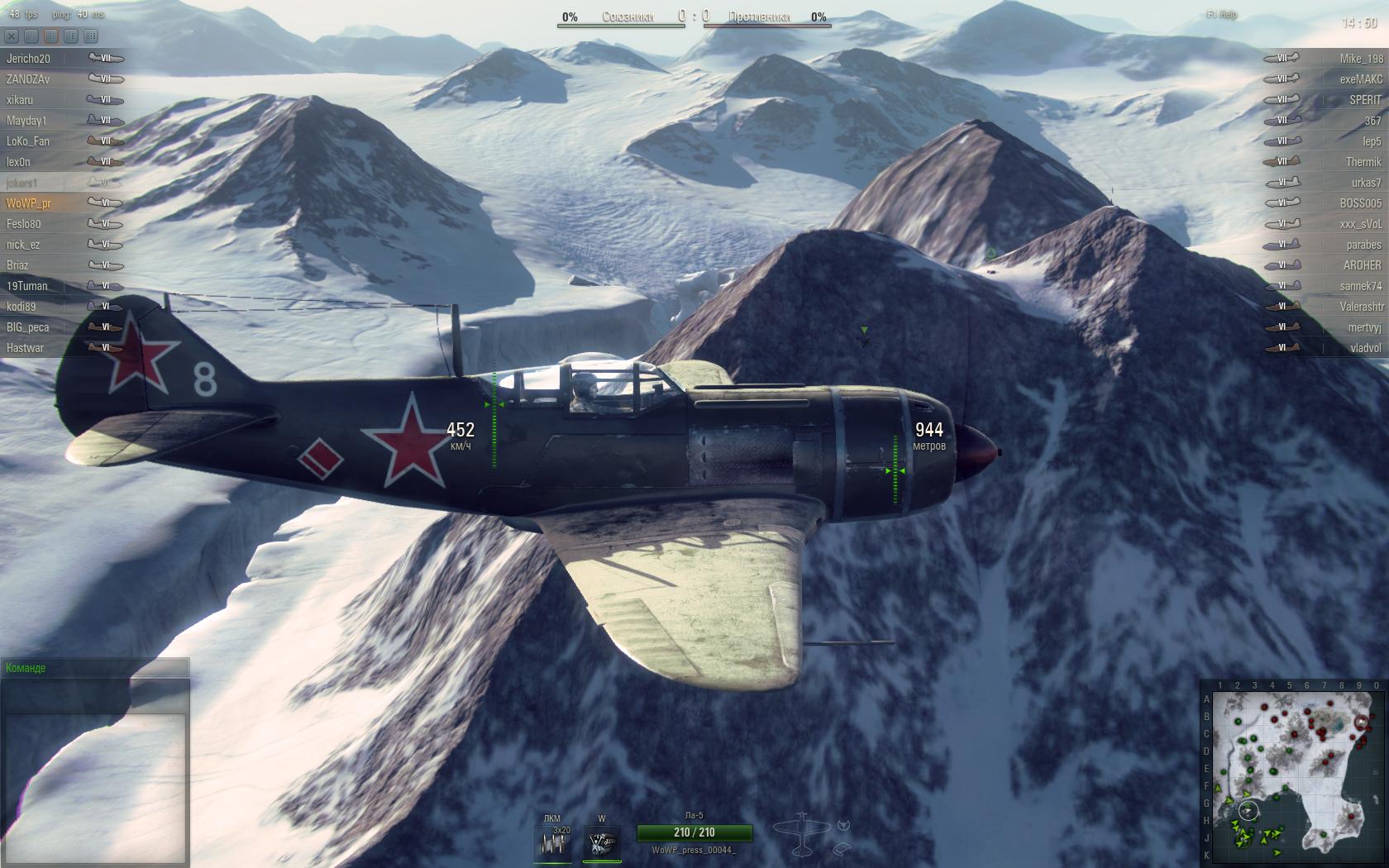
Task: Select enemy player SPERIT in the list
Action: 1365,100
